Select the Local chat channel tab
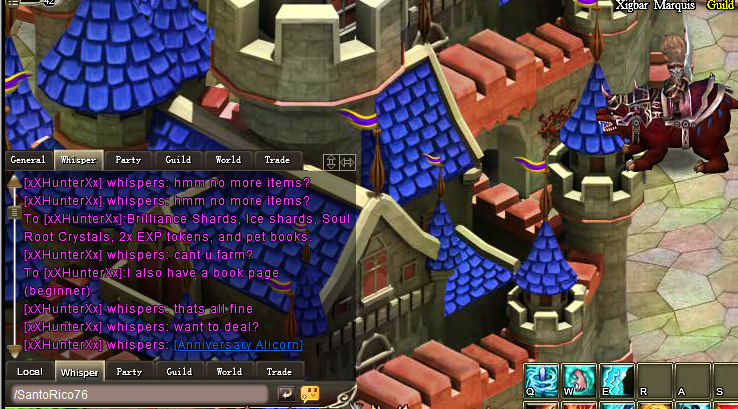The width and height of the screenshot is (738, 409). pyautogui.click(x=29, y=372)
